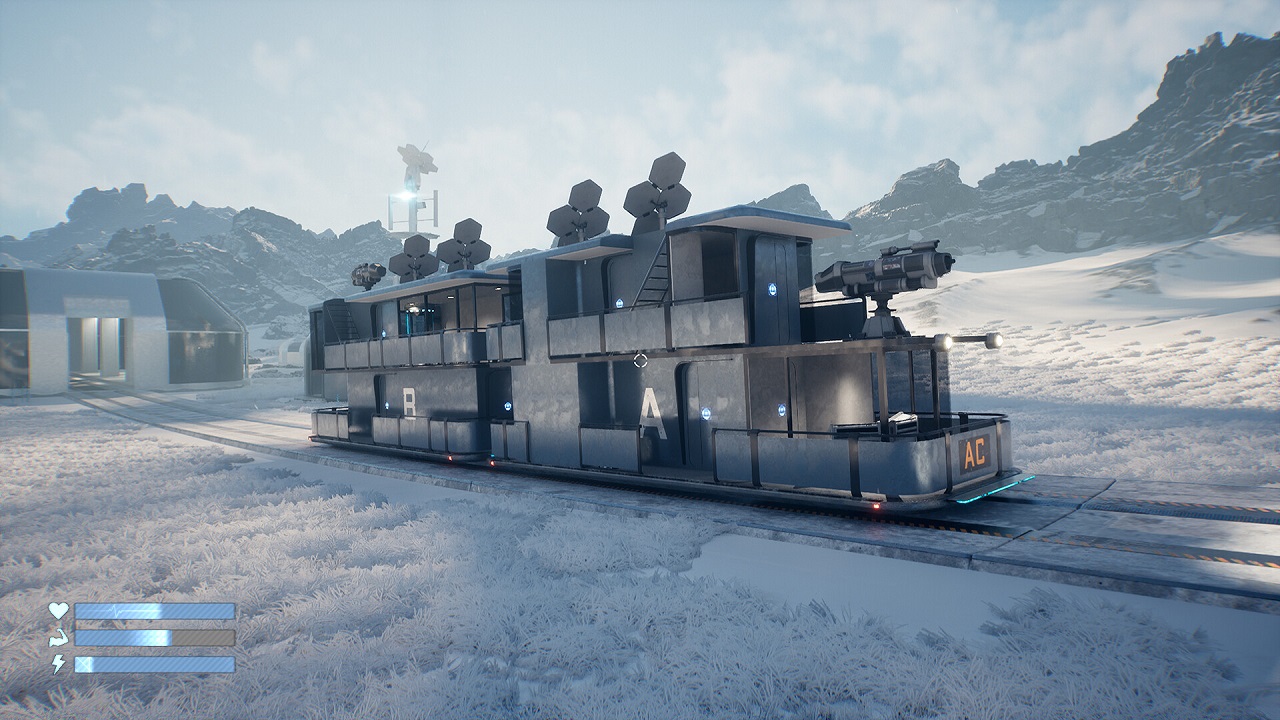
Task: Click the heart icon beside the health bar
Action: pyautogui.click(x=58, y=610)
